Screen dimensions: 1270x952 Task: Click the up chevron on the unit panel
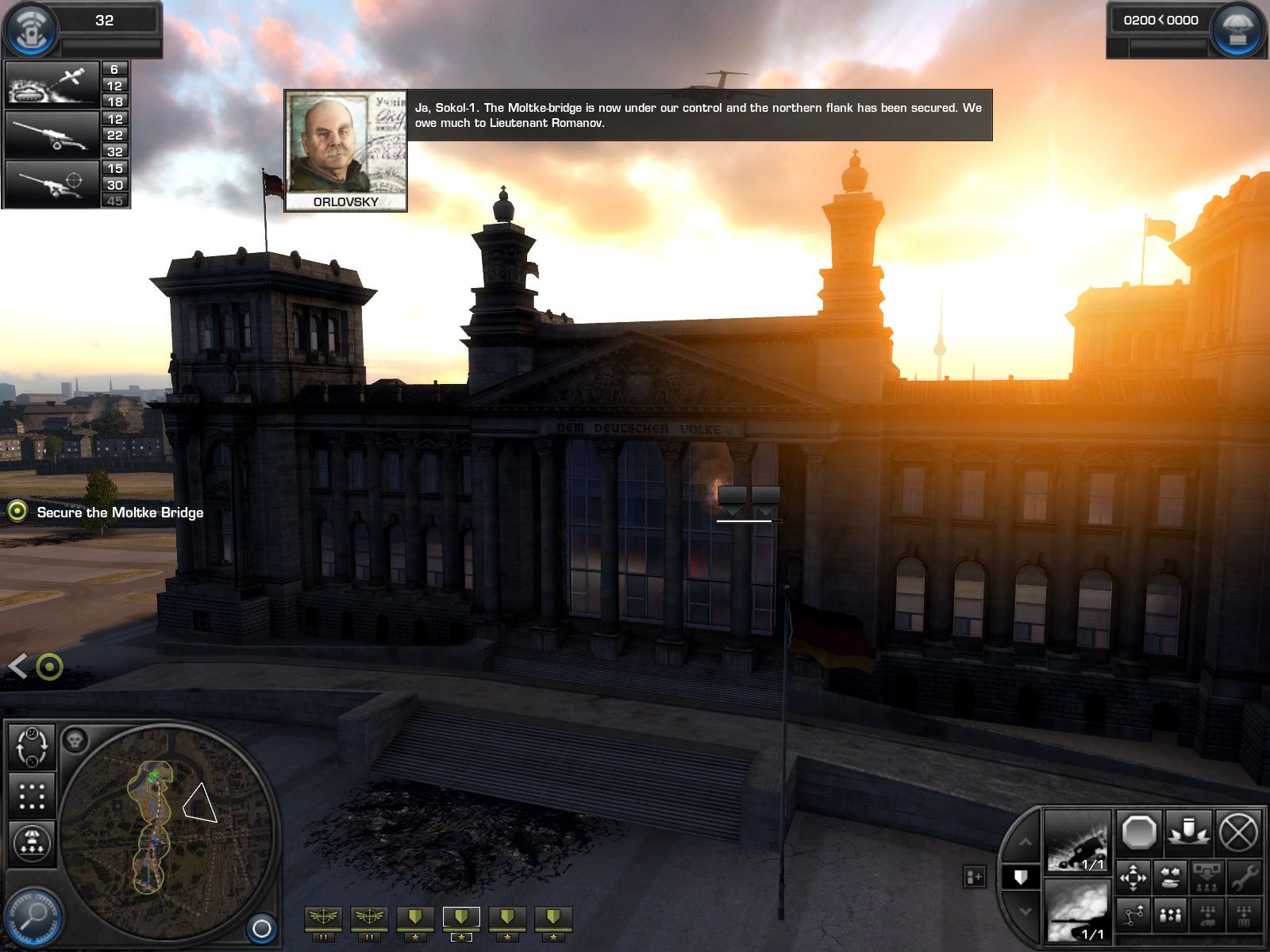coord(1026,843)
